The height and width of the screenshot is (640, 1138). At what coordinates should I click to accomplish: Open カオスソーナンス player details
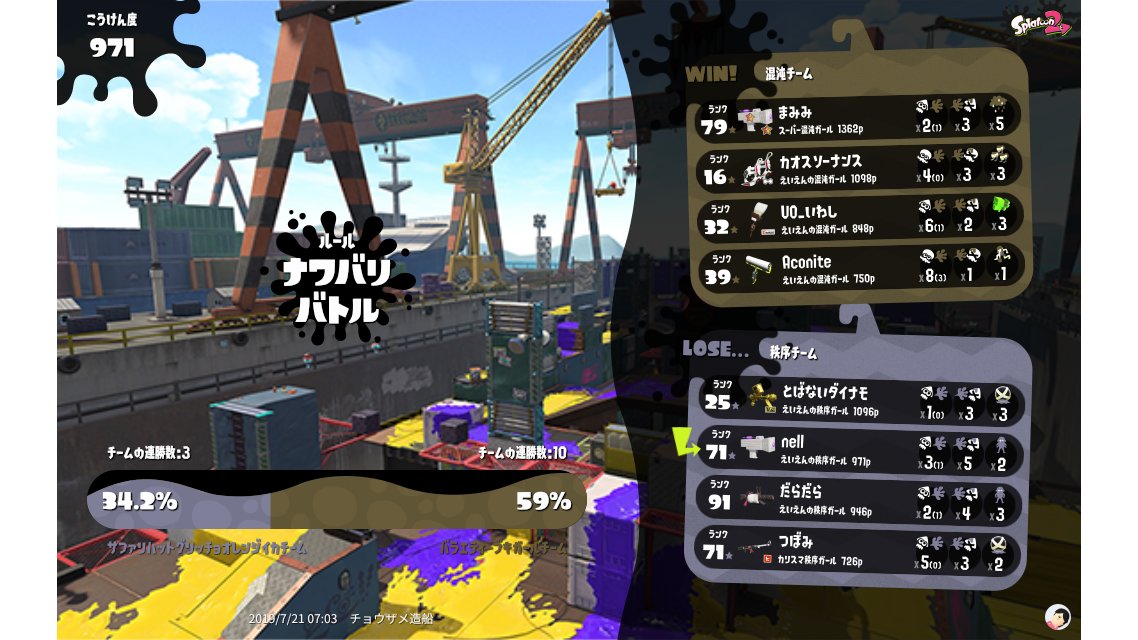860,167
